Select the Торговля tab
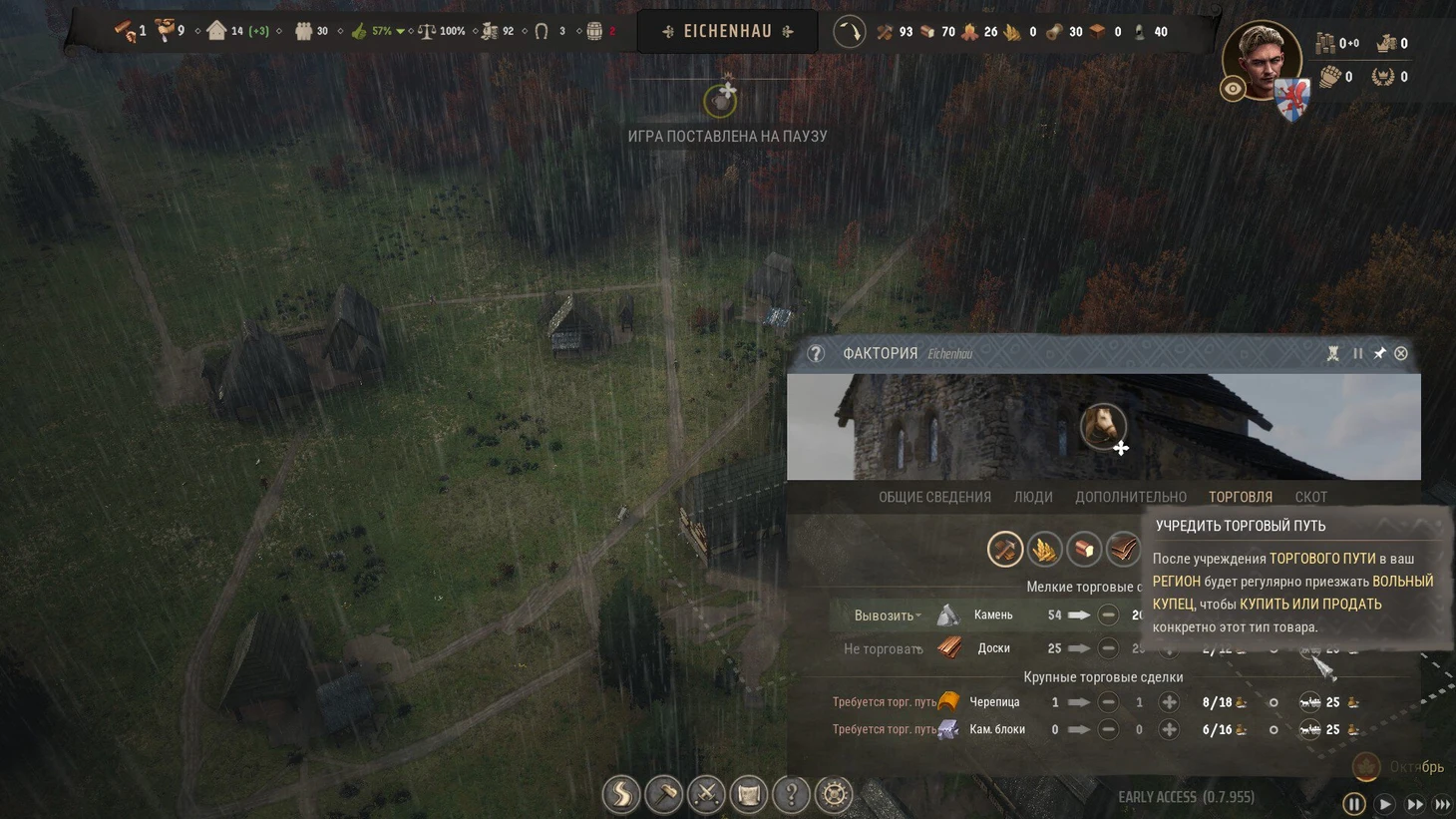 coord(1240,497)
